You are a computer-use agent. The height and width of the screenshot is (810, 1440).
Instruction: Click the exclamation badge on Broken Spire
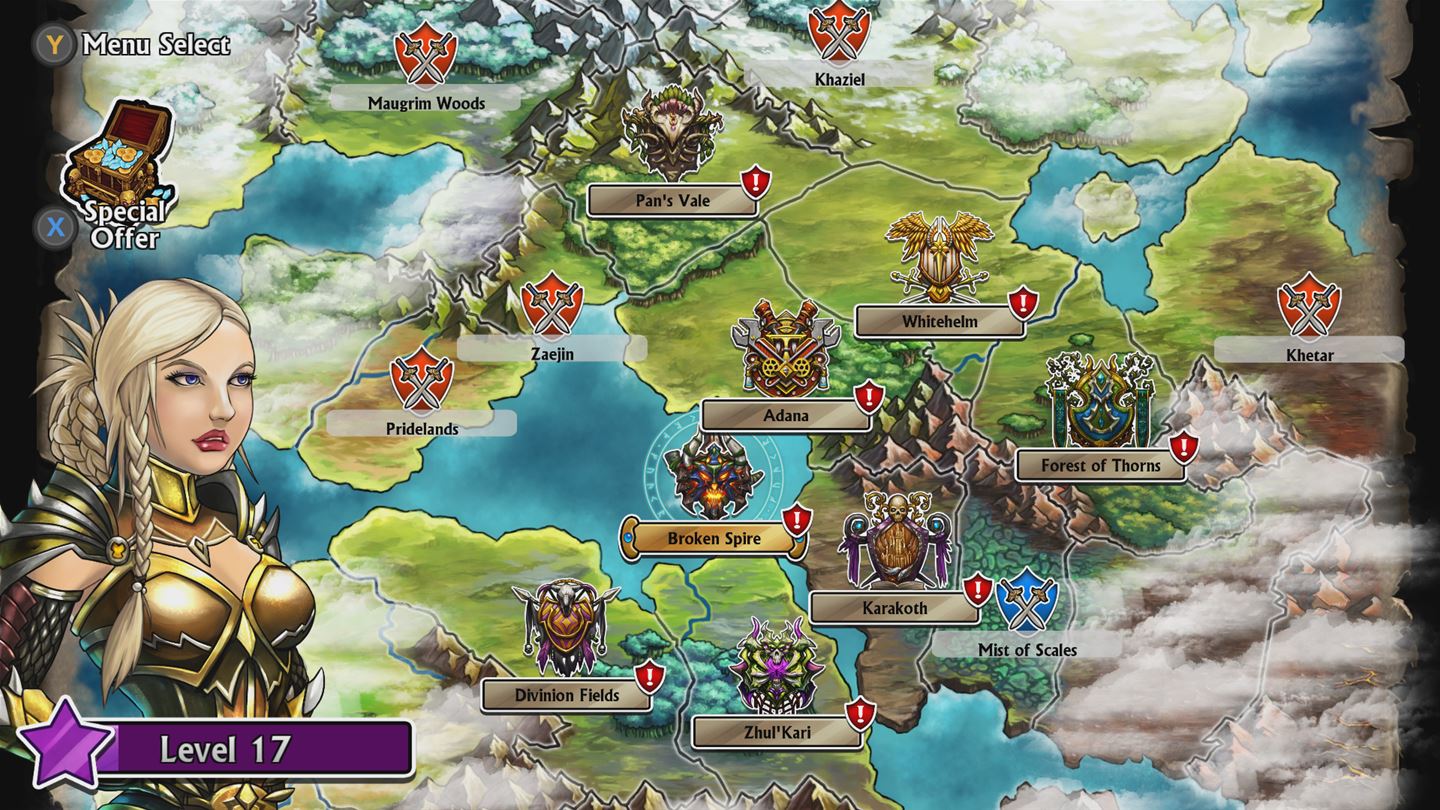[x=795, y=518]
